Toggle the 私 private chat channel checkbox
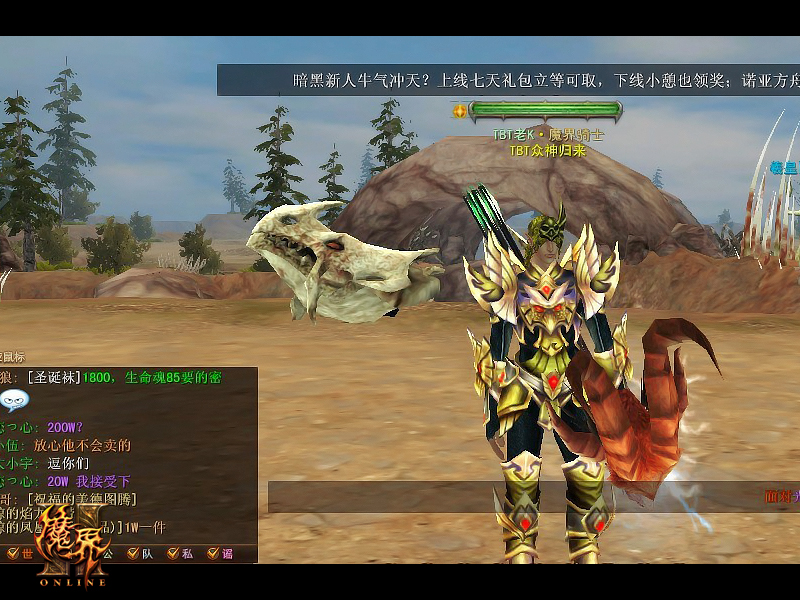Screen dimensions: 800x600 point(173,553)
